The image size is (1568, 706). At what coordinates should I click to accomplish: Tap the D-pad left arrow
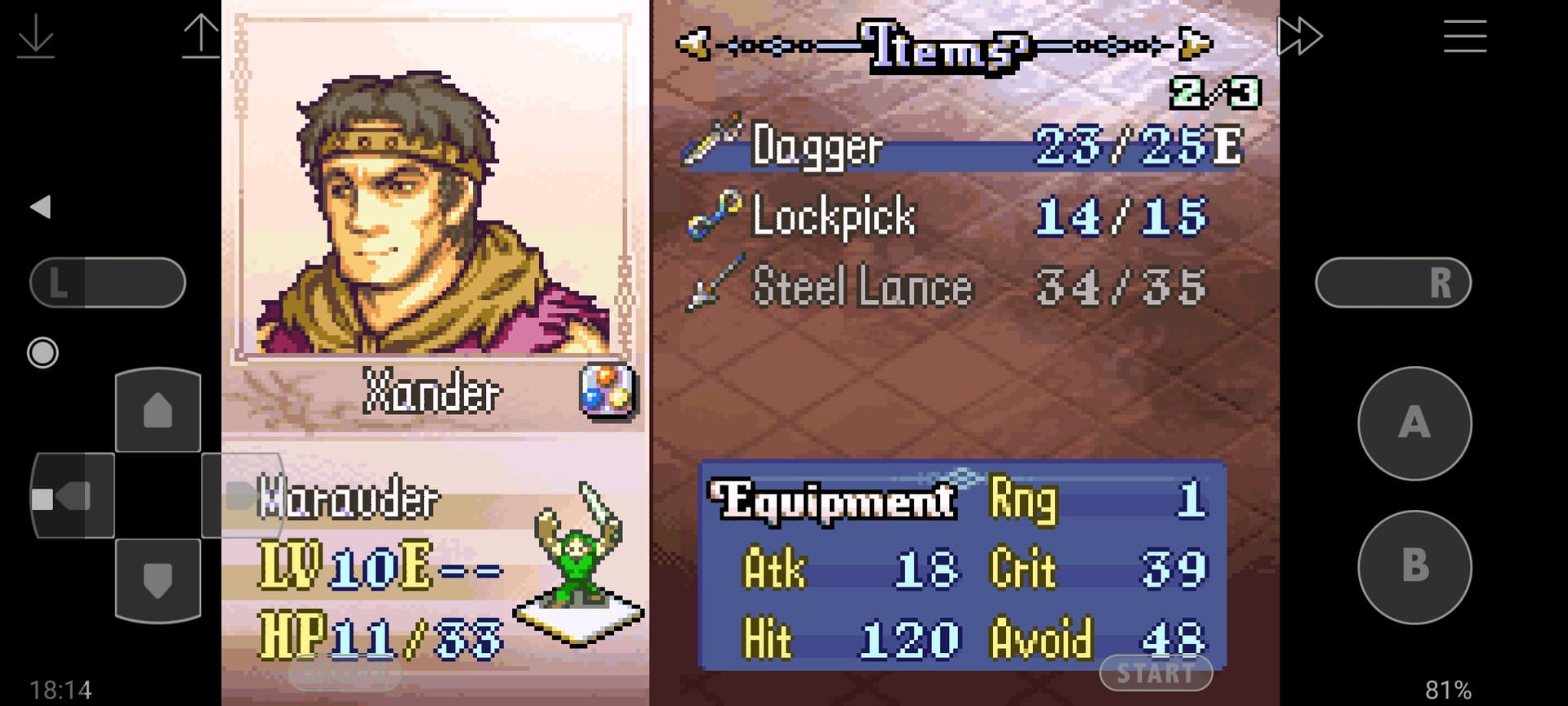(x=72, y=496)
